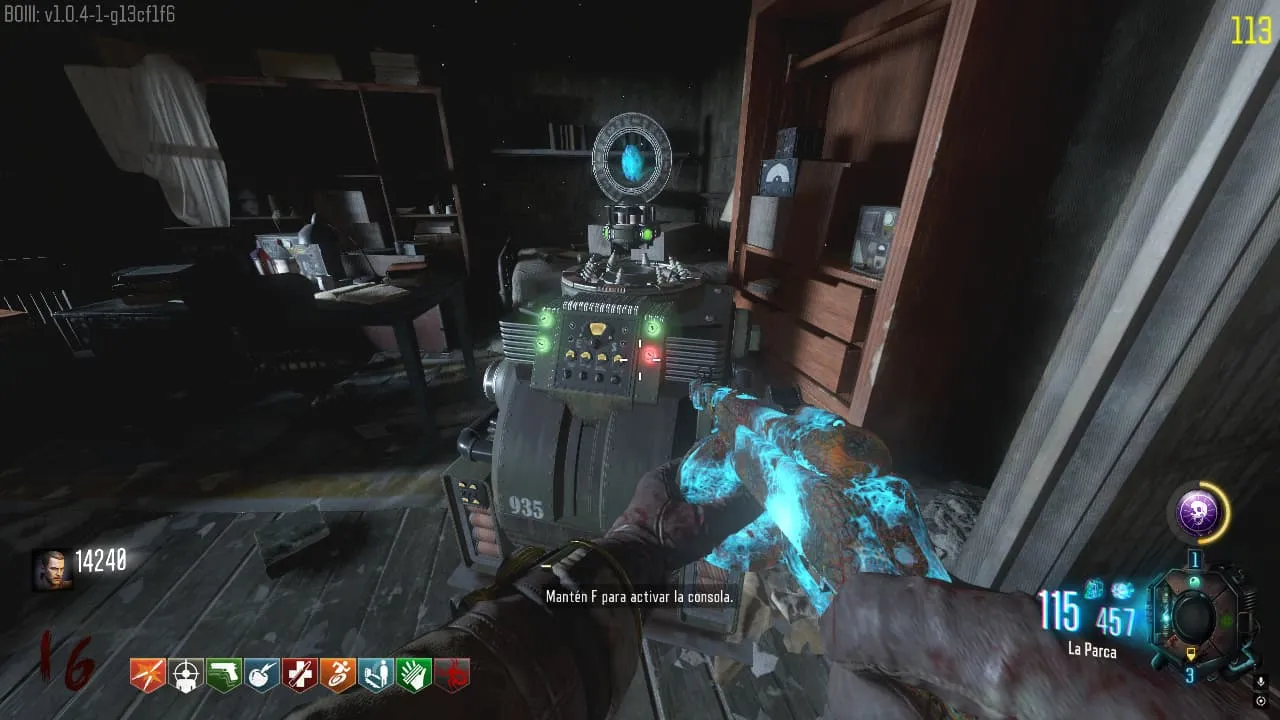Click the player character portrait
The height and width of the screenshot is (720, 1280).
(51, 569)
